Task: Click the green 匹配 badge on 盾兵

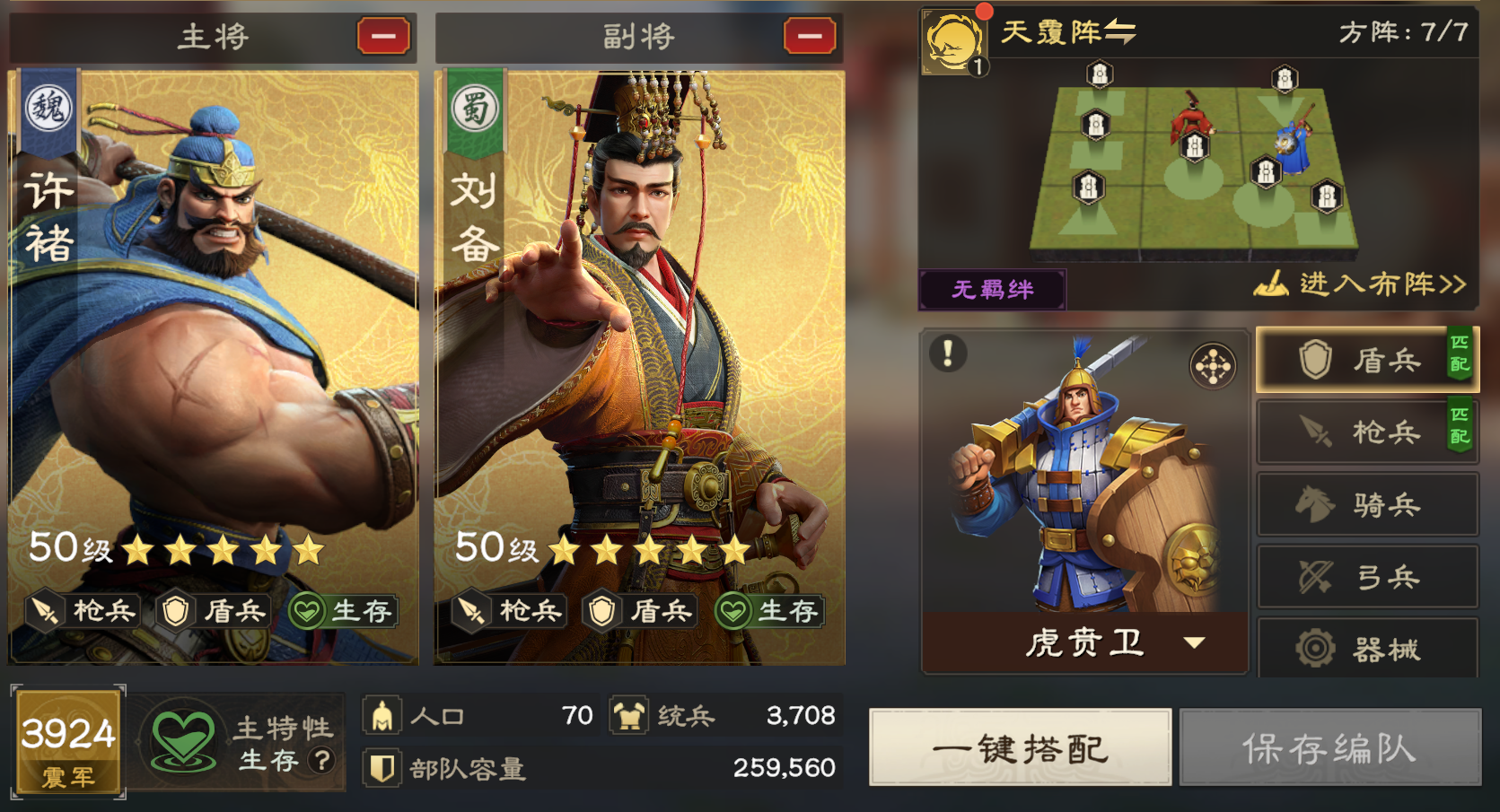Action: 1461,358
